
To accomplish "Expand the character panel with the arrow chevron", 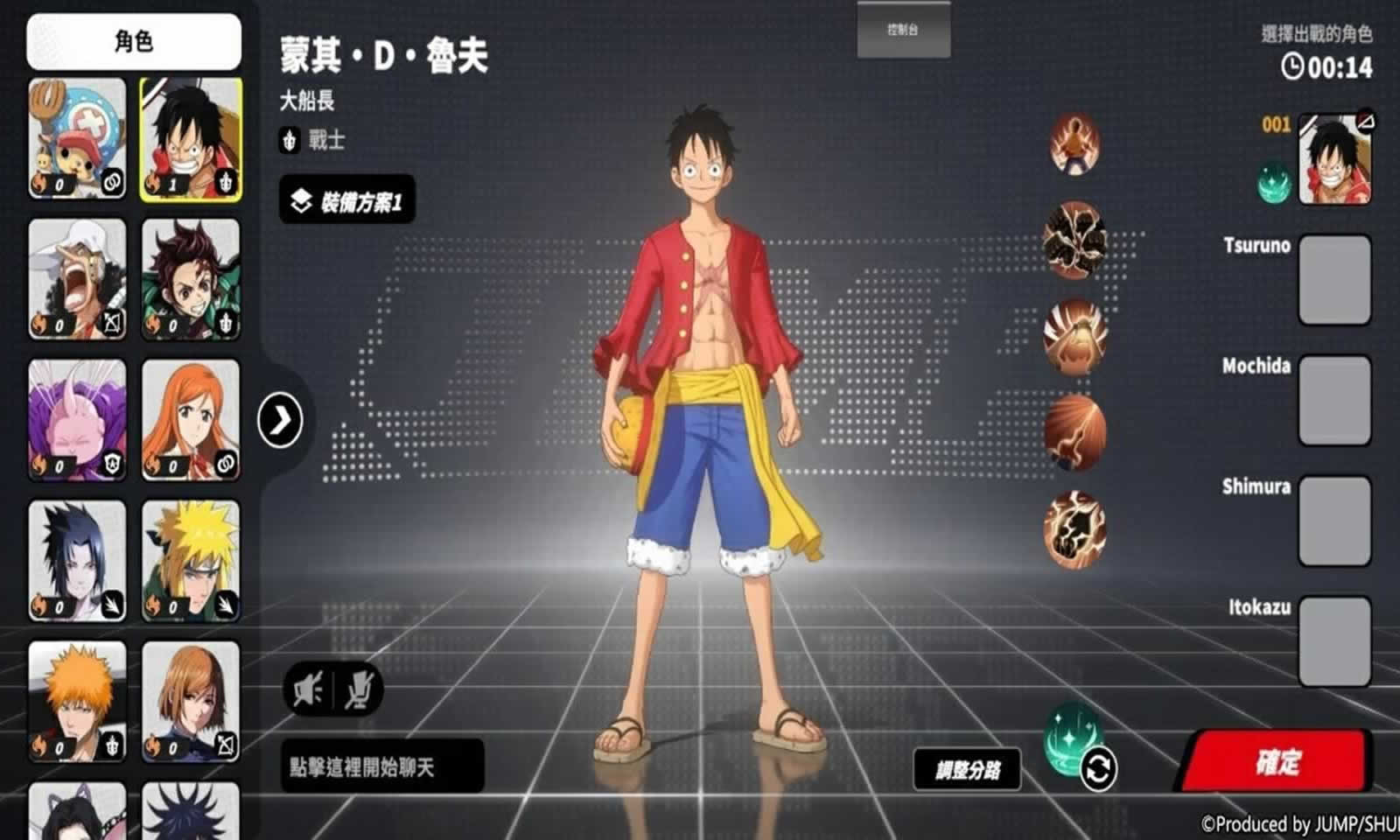I will click(280, 420).
